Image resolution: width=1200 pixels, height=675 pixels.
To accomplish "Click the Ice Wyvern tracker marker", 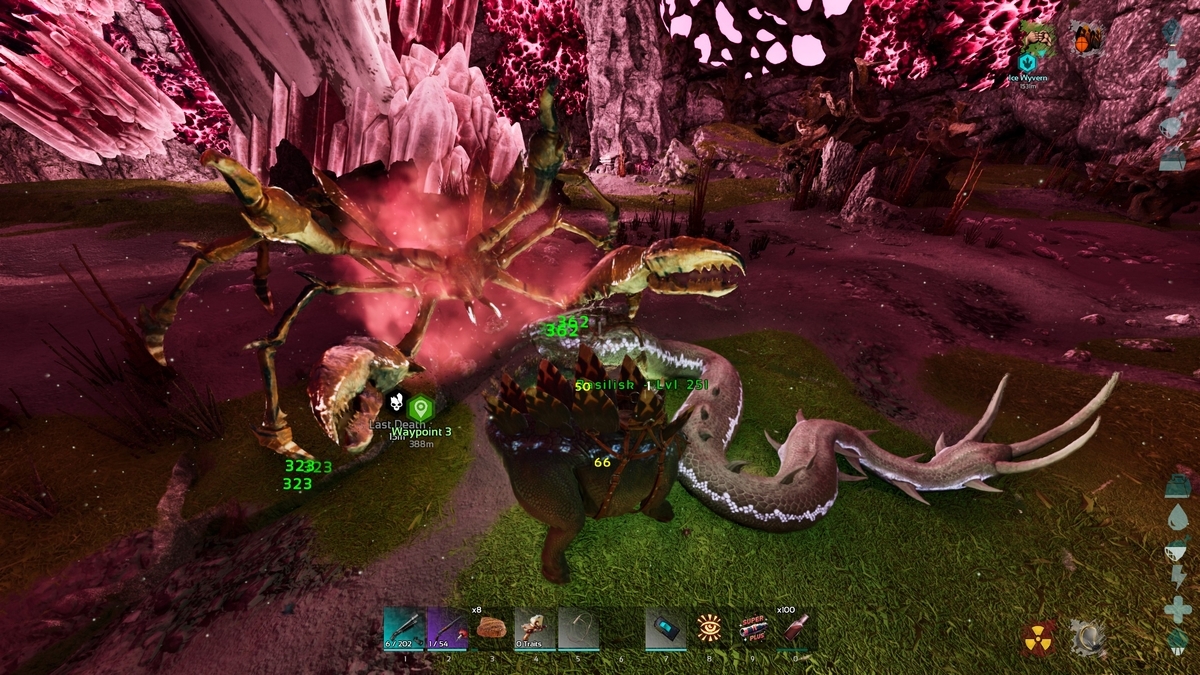I will point(1026,62).
